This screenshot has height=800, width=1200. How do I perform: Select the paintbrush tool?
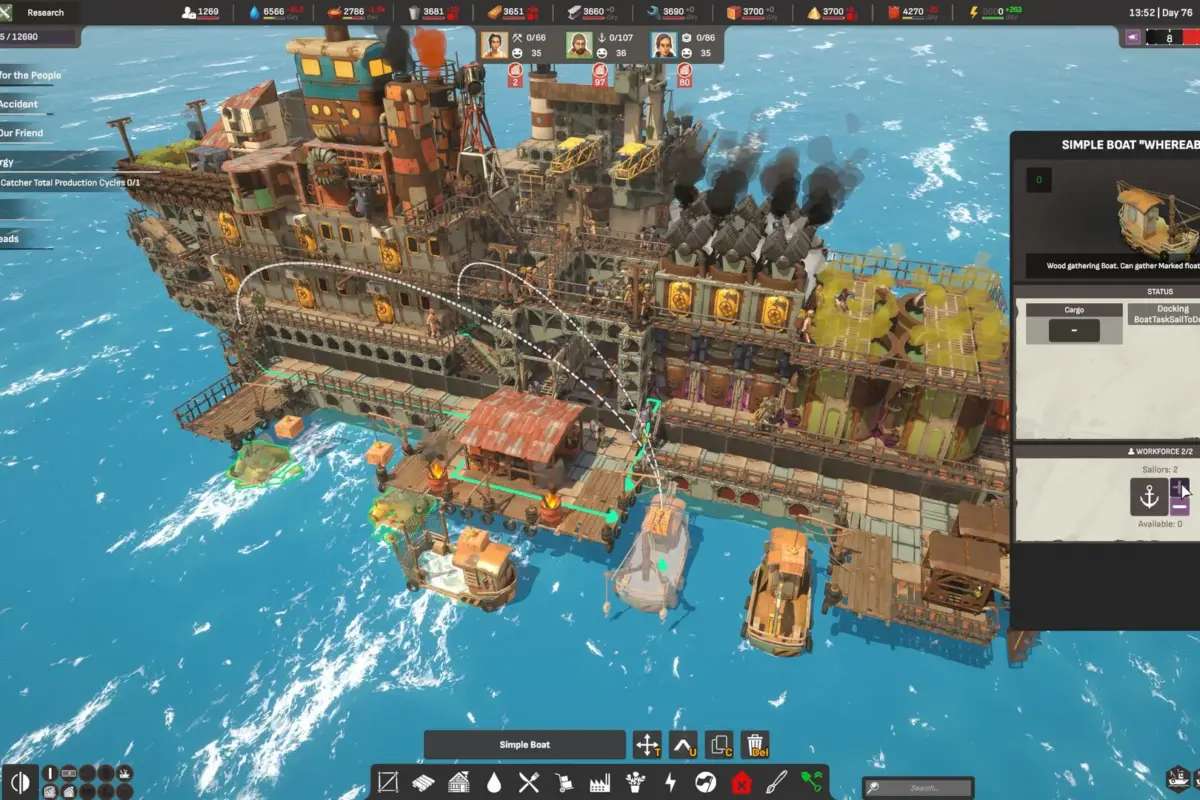point(776,782)
